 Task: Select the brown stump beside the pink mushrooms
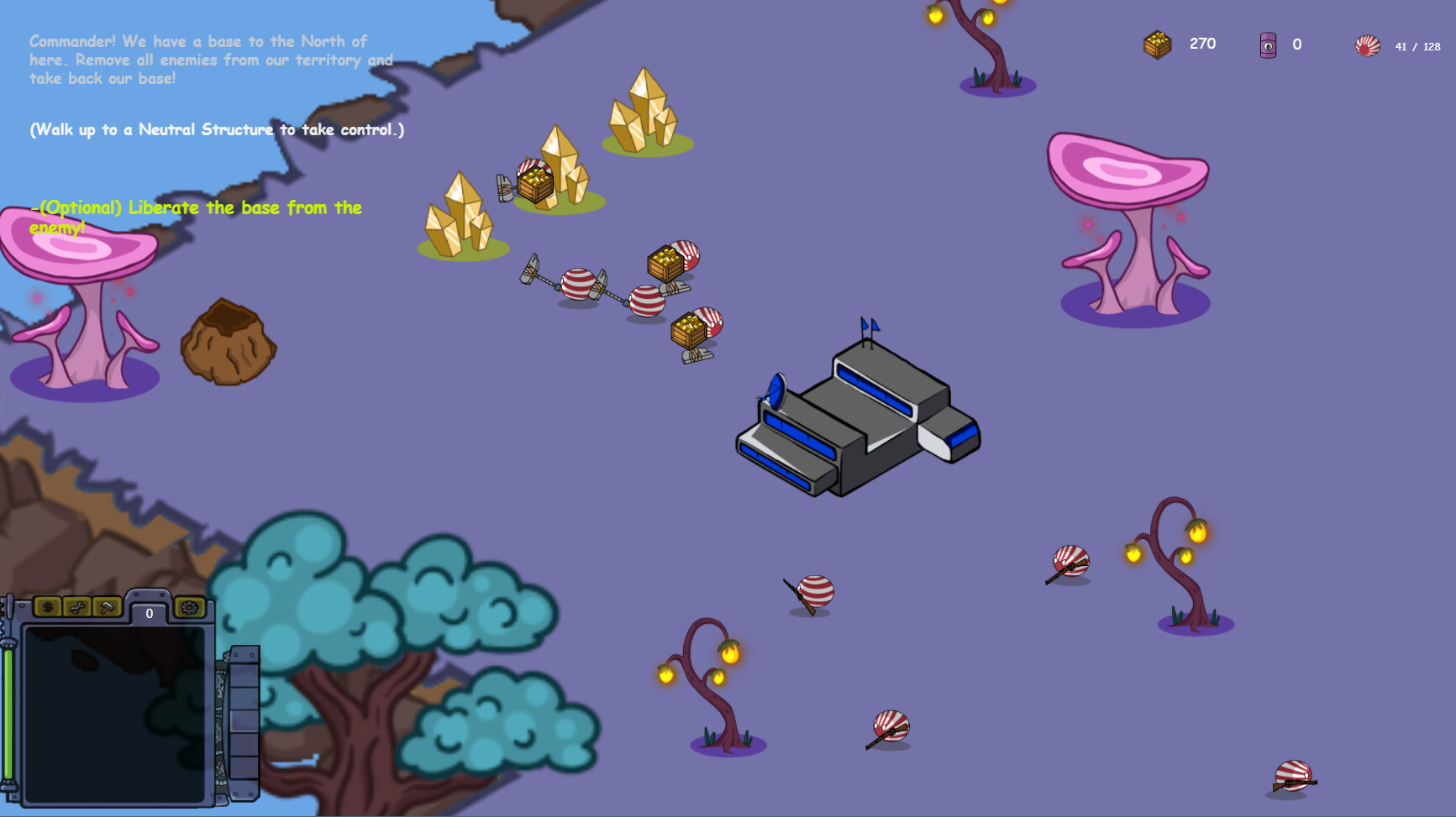click(x=227, y=344)
